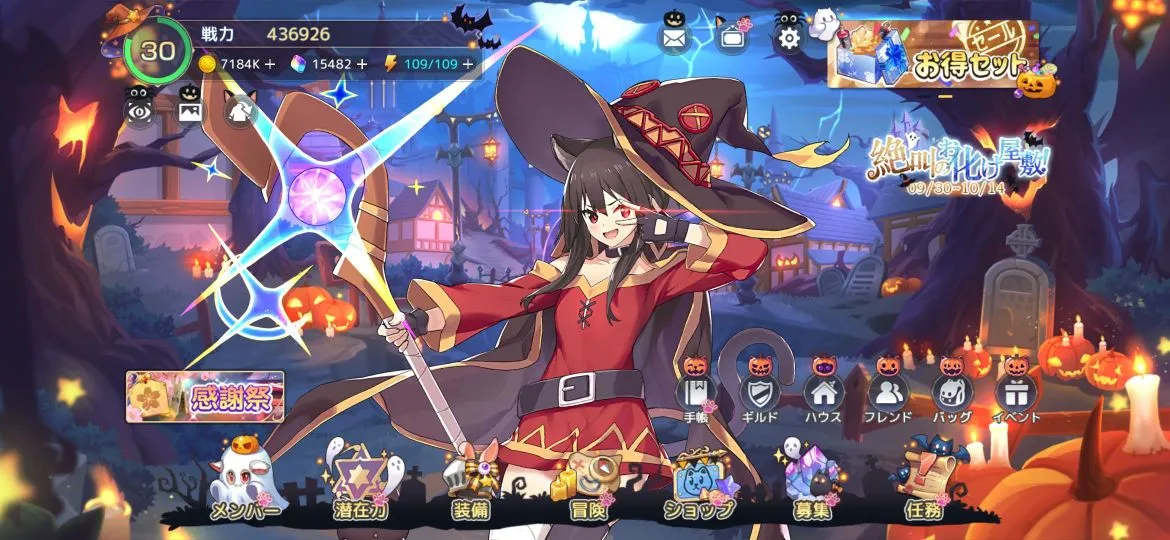
Task: Go to the ハウス house icon
Action: (823, 393)
